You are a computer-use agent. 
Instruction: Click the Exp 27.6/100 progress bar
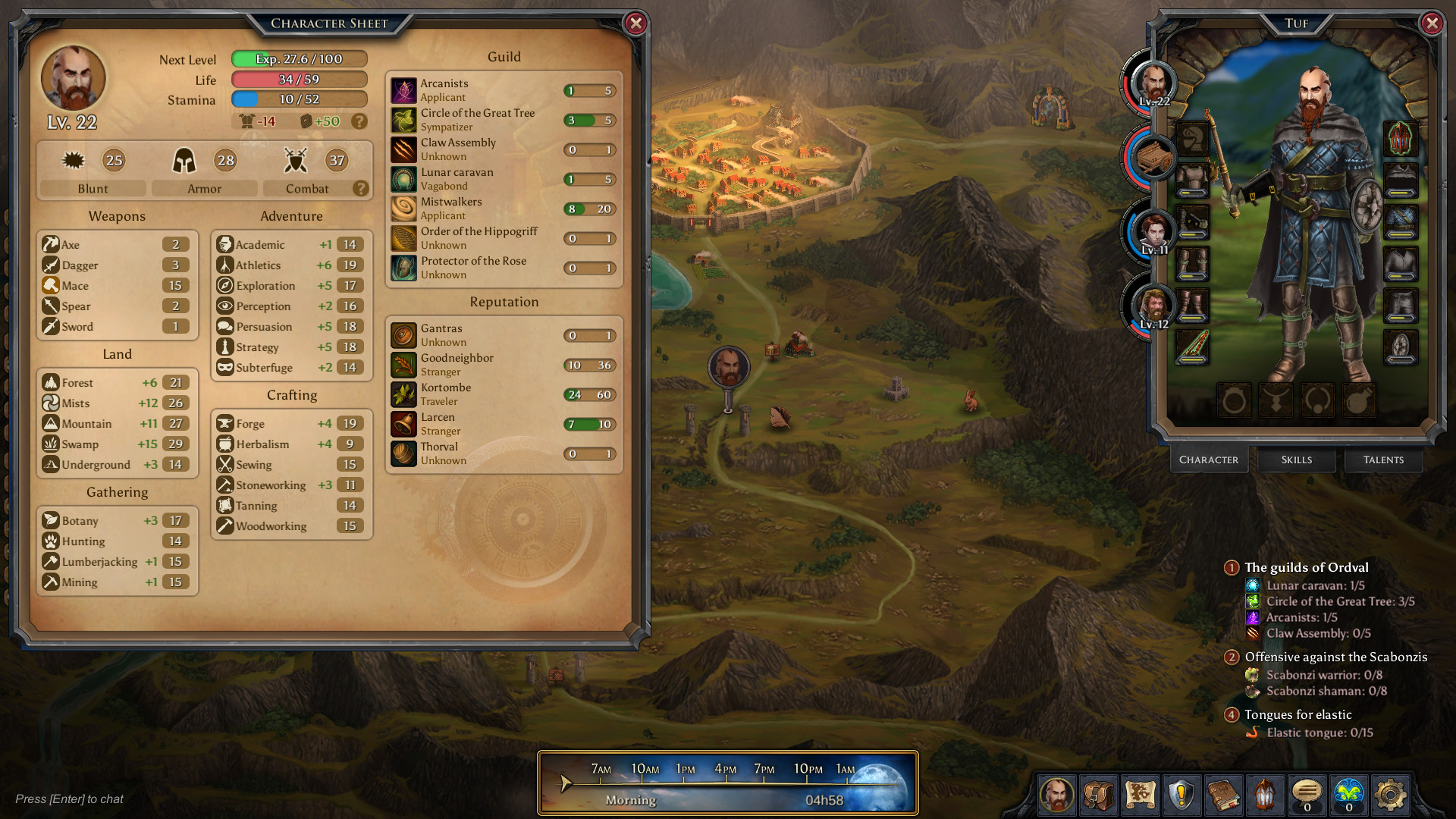(299, 58)
